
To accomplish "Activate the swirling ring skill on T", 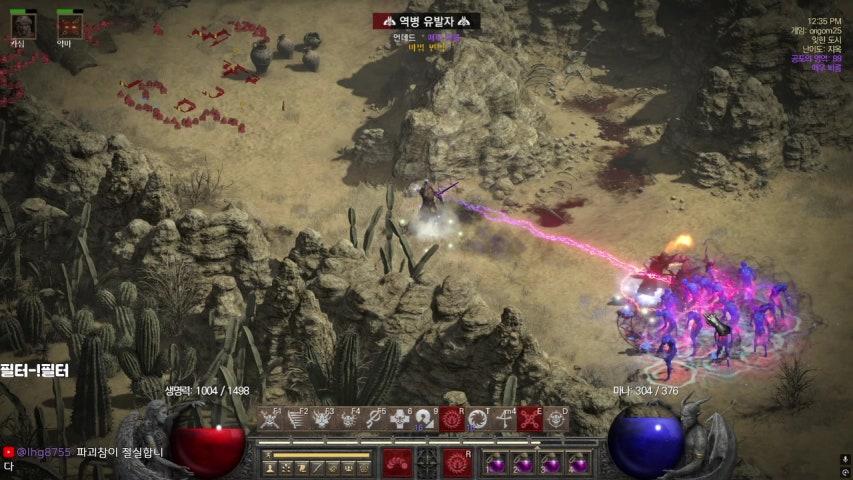I will [478, 420].
